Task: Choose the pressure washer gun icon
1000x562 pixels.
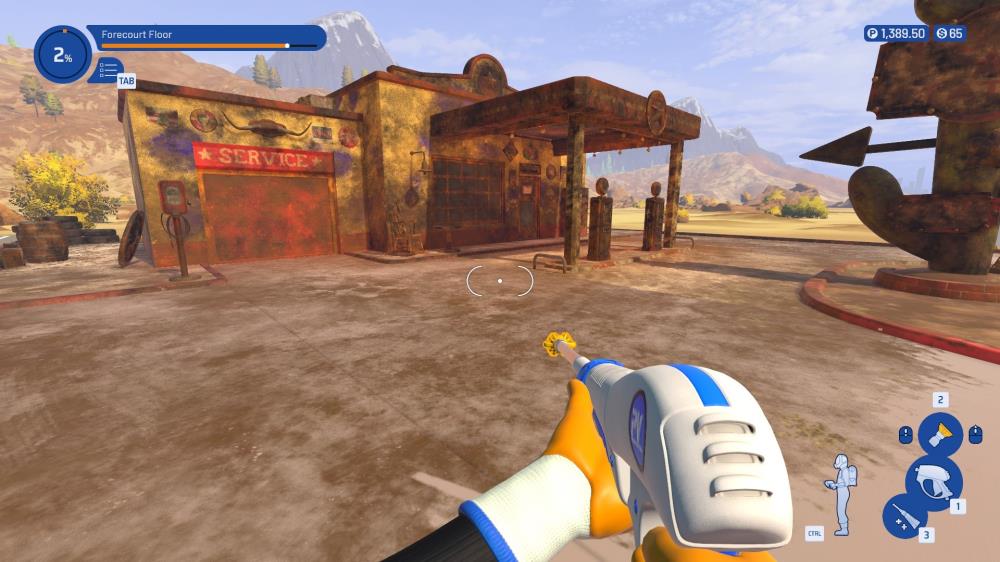Action: [x=932, y=482]
